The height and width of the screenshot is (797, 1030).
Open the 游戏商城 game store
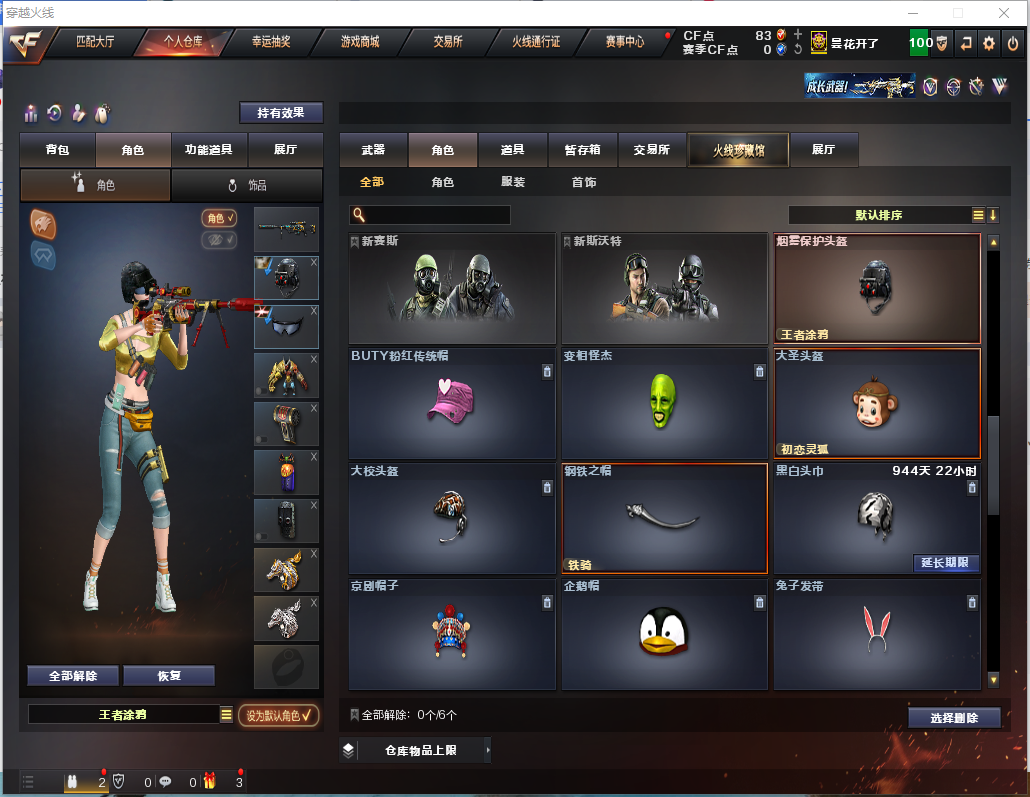[x=359, y=42]
